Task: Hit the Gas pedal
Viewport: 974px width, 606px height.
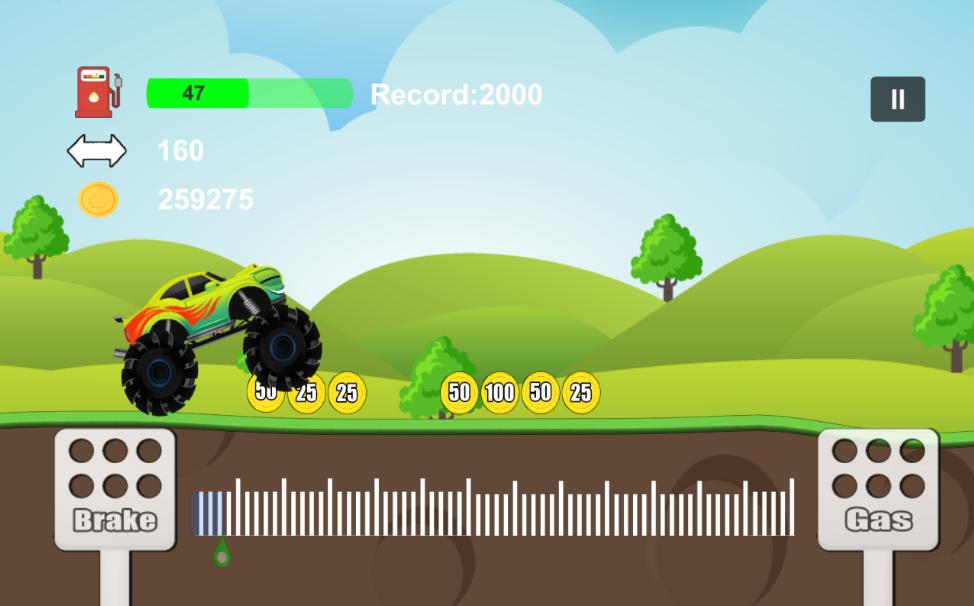Action: [x=878, y=490]
